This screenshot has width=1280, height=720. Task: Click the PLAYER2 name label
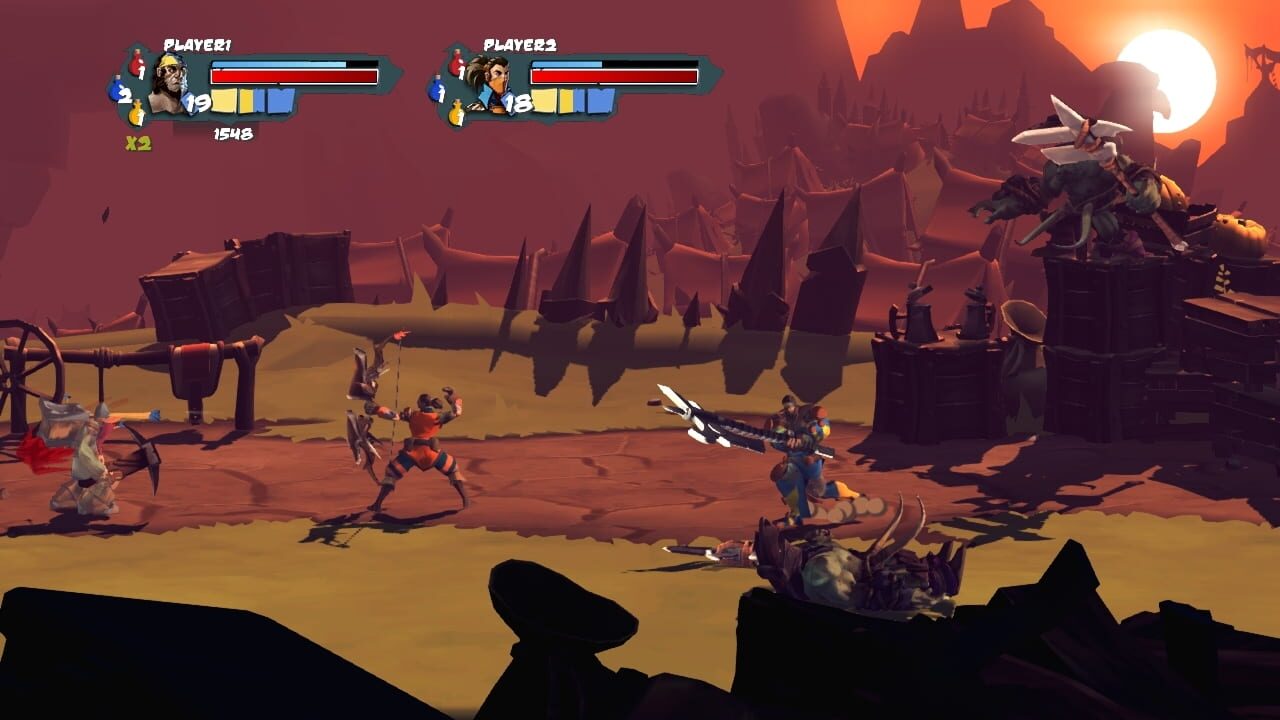521,45
